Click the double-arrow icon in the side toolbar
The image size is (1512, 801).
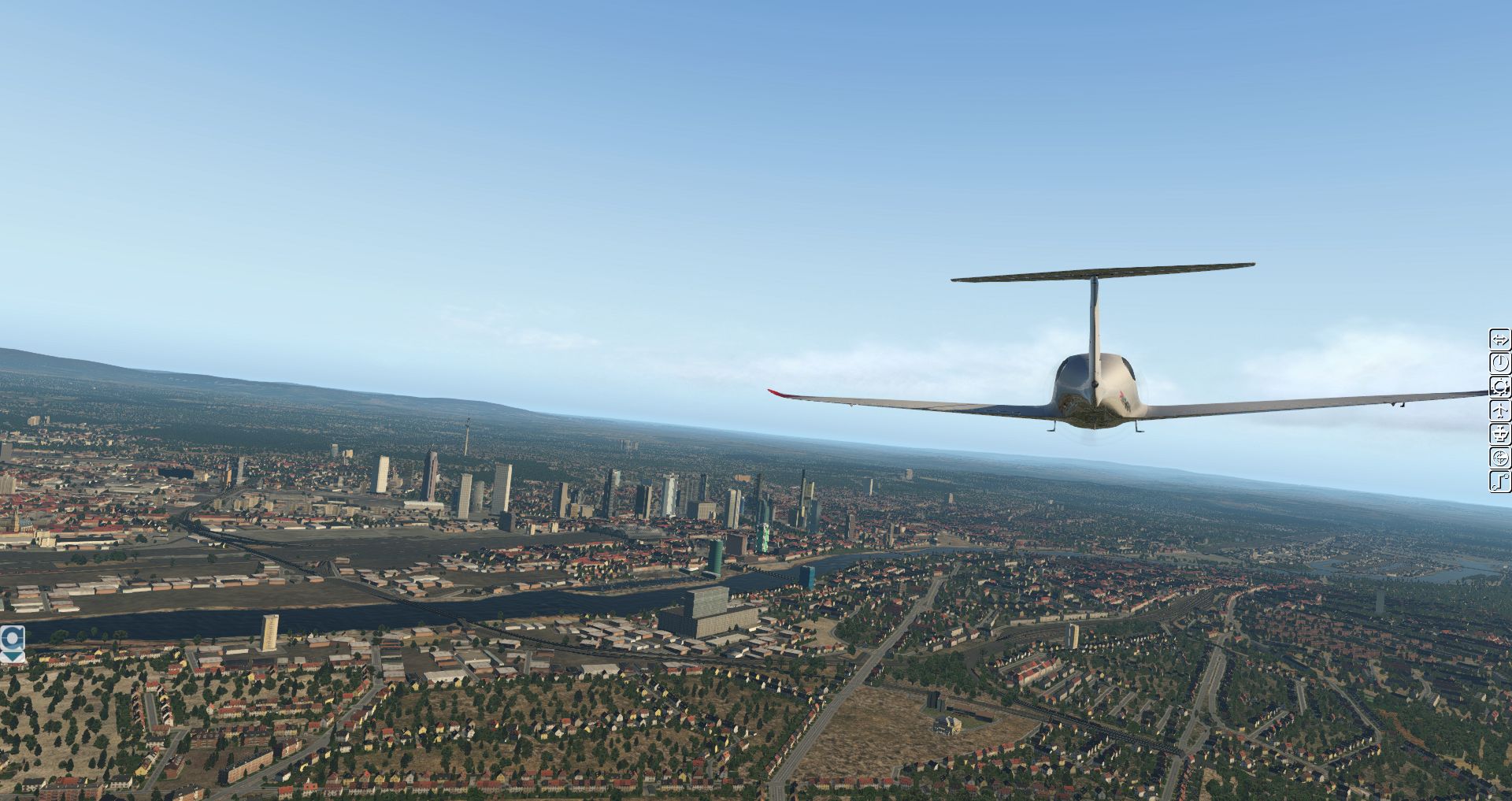[1500, 340]
